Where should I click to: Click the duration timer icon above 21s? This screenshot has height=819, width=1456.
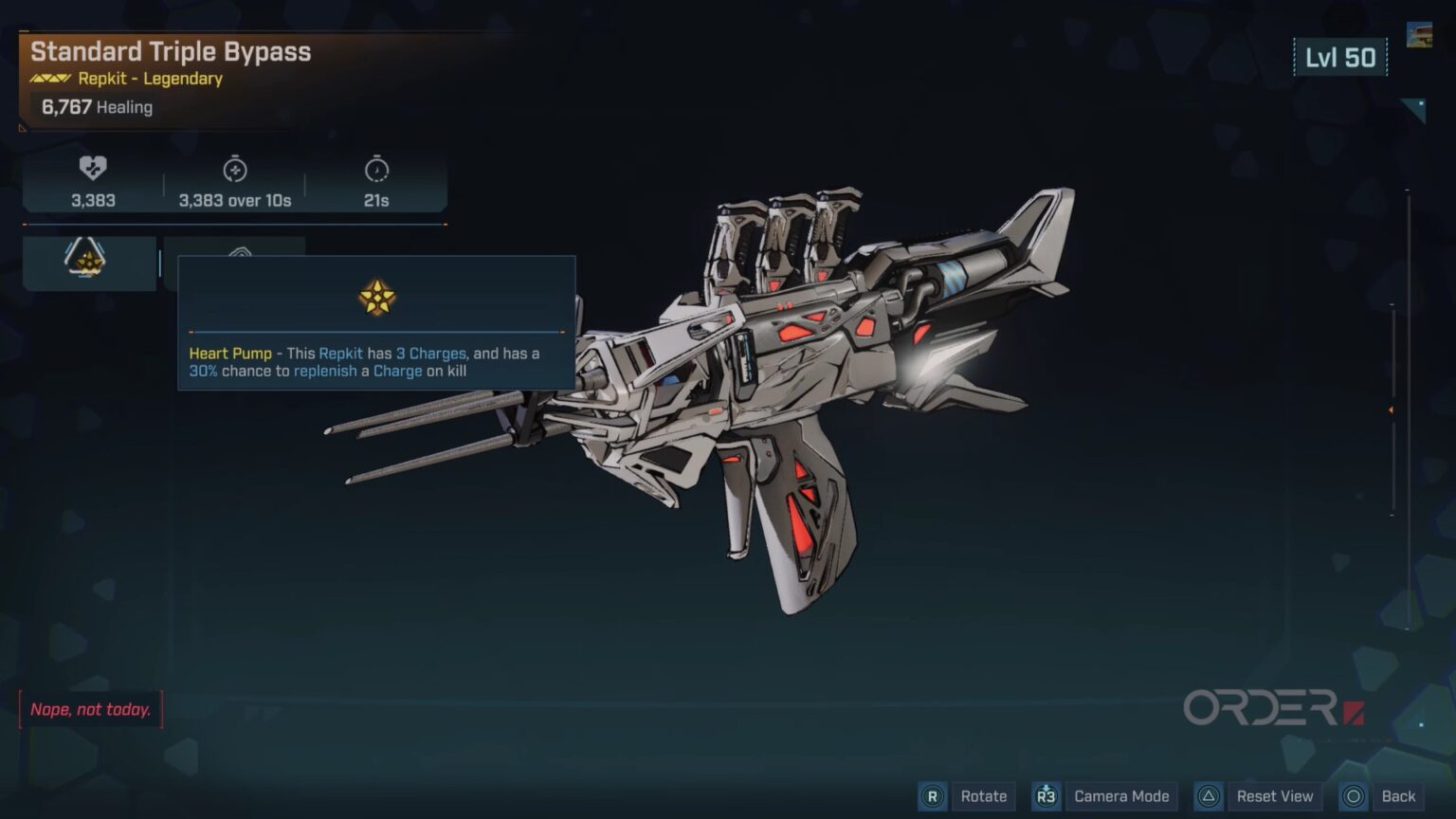pos(377,171)
